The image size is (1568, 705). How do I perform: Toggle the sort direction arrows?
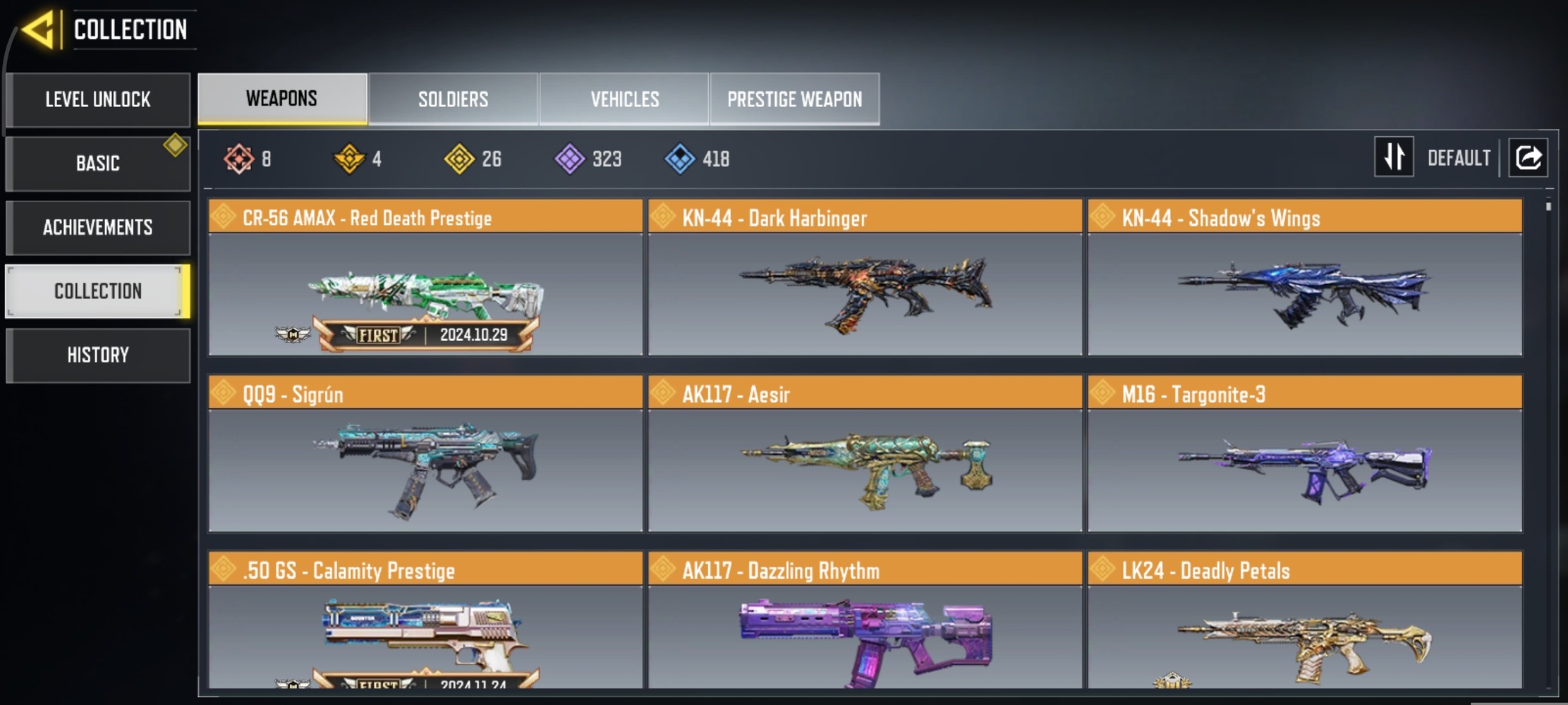pos(1394,157)
